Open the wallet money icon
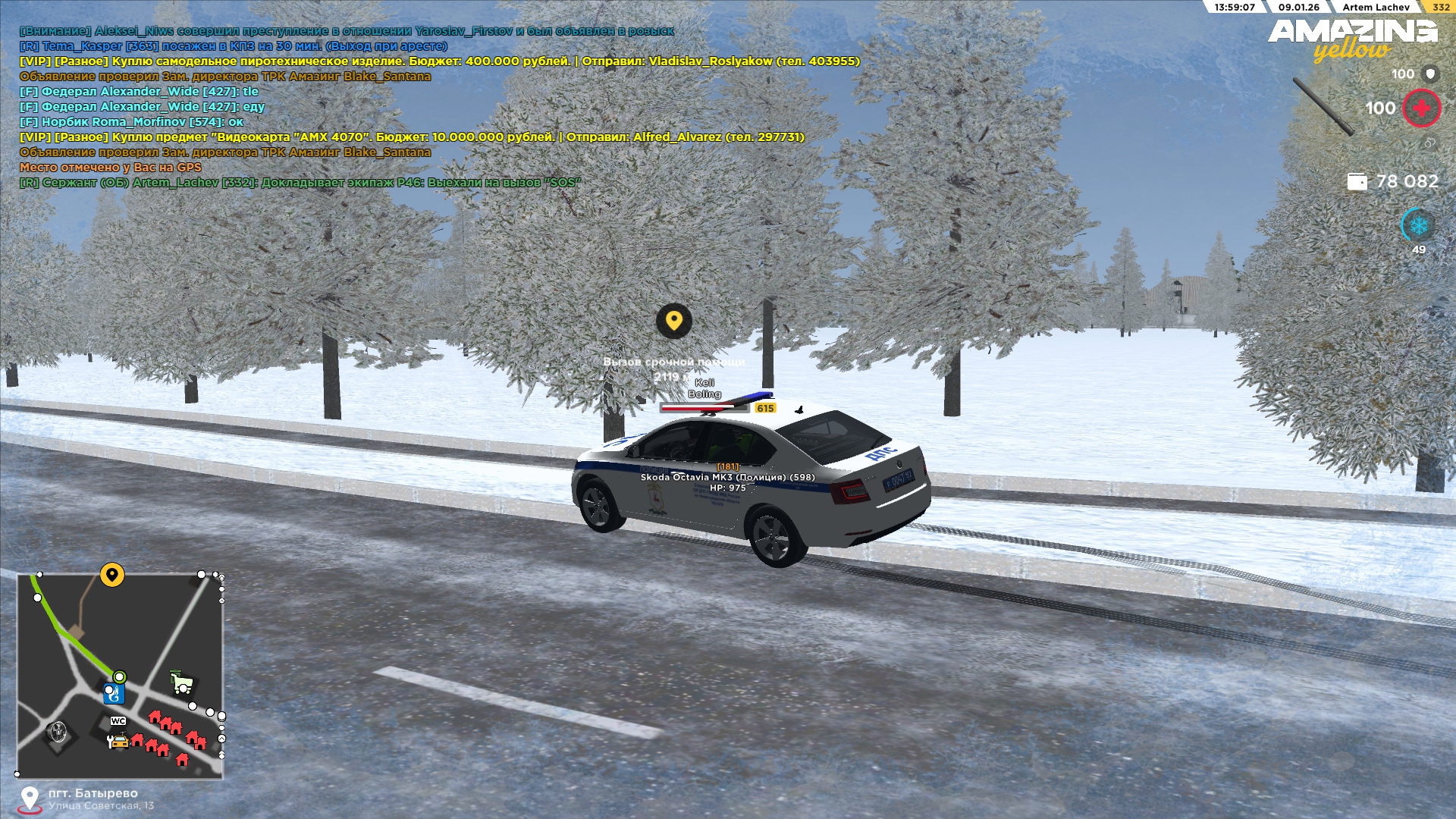1456x819 pixels. pos(1357,181)
